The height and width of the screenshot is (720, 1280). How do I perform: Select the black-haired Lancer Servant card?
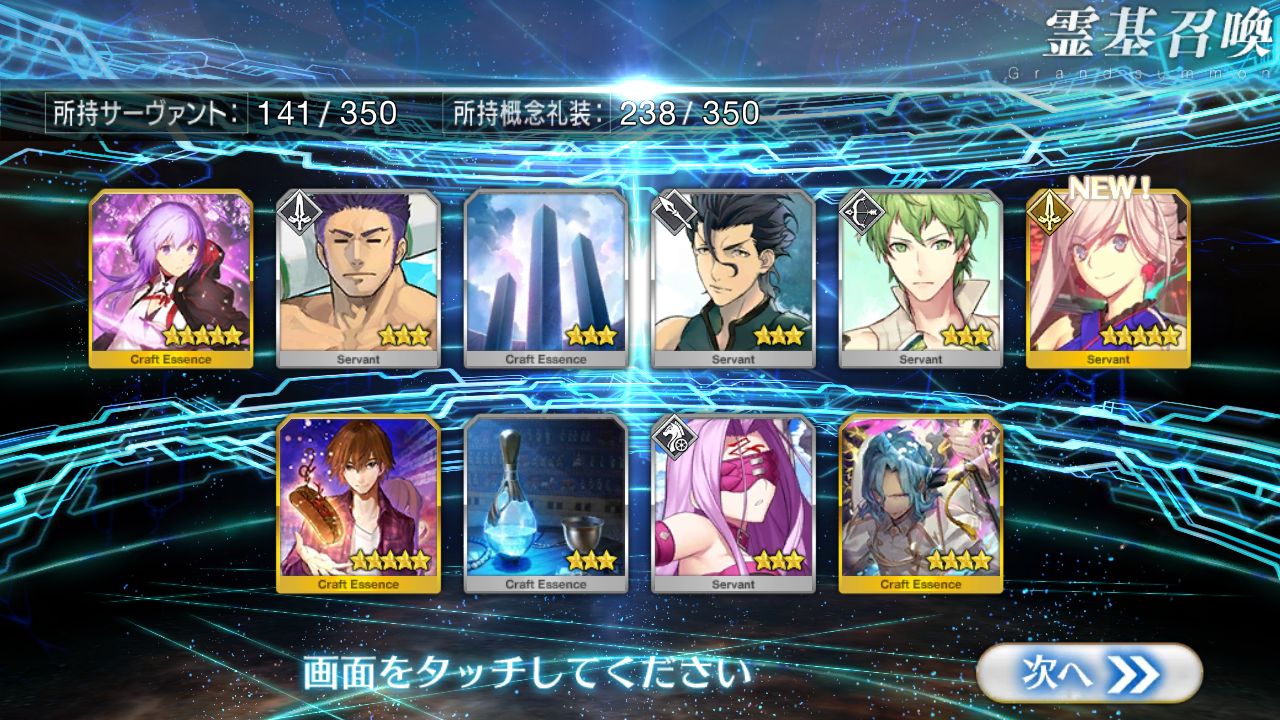coord(733,278)
